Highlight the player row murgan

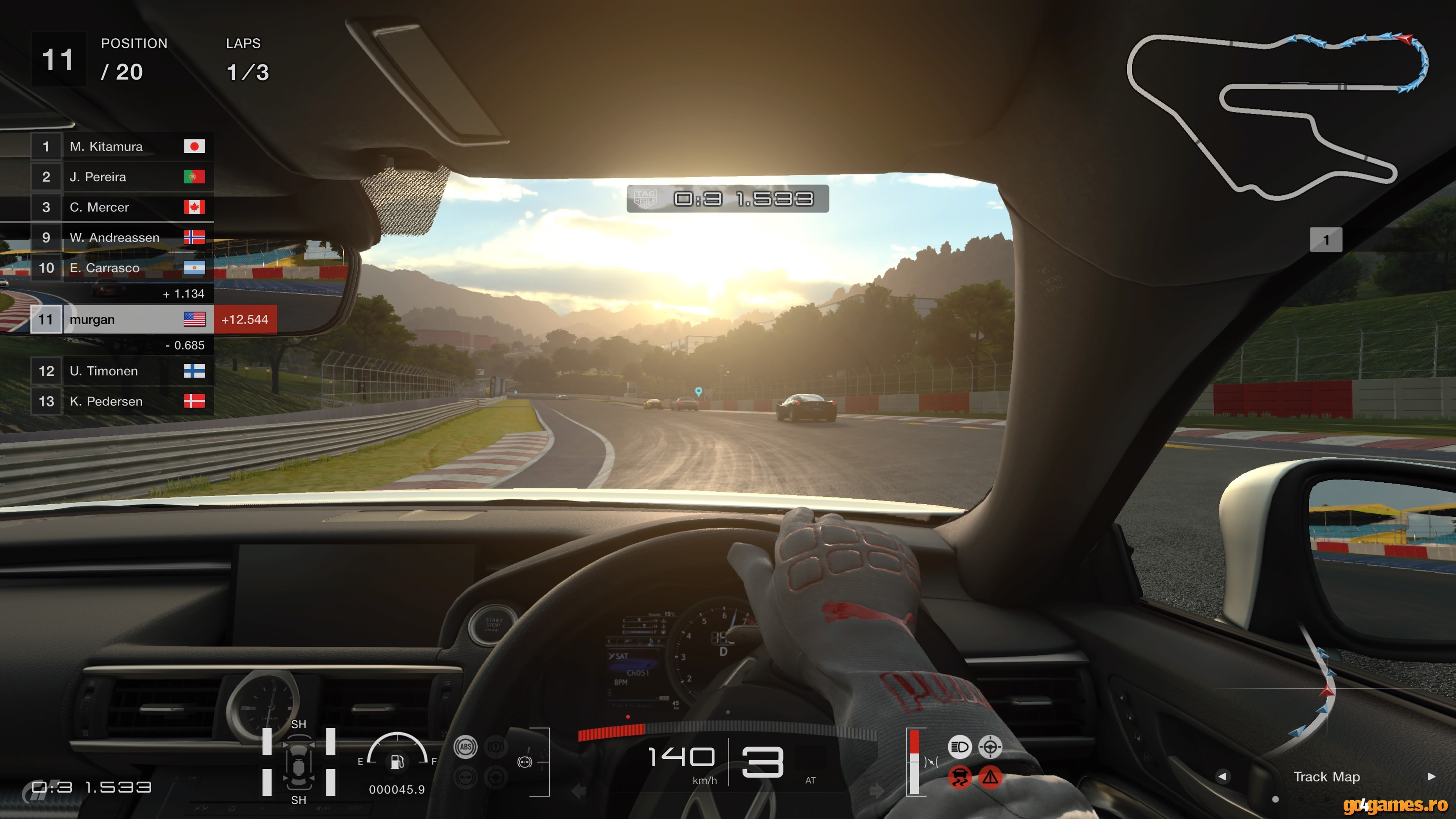[x=122, y=319]
